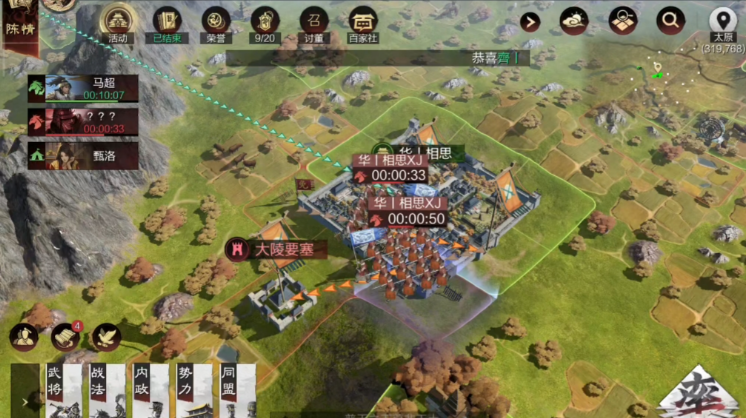Open the 太原 location pin
This screenshot has height=418, width=746.
[x=722, y=20]
